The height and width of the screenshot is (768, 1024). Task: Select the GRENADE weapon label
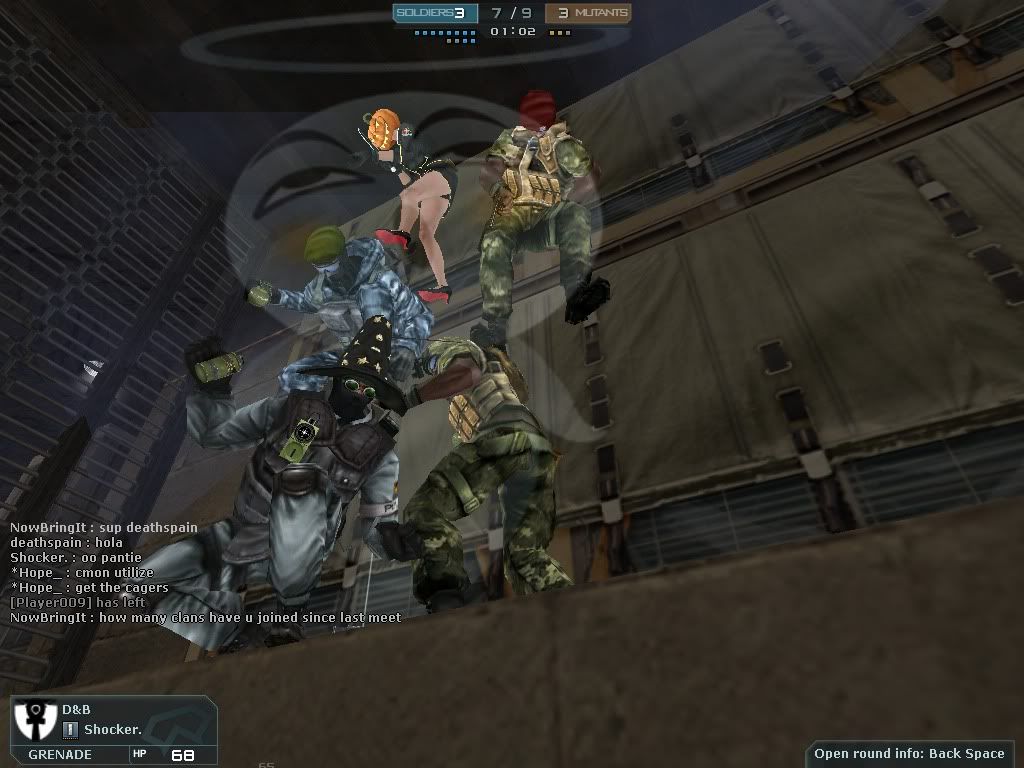[x=60, y=755]
